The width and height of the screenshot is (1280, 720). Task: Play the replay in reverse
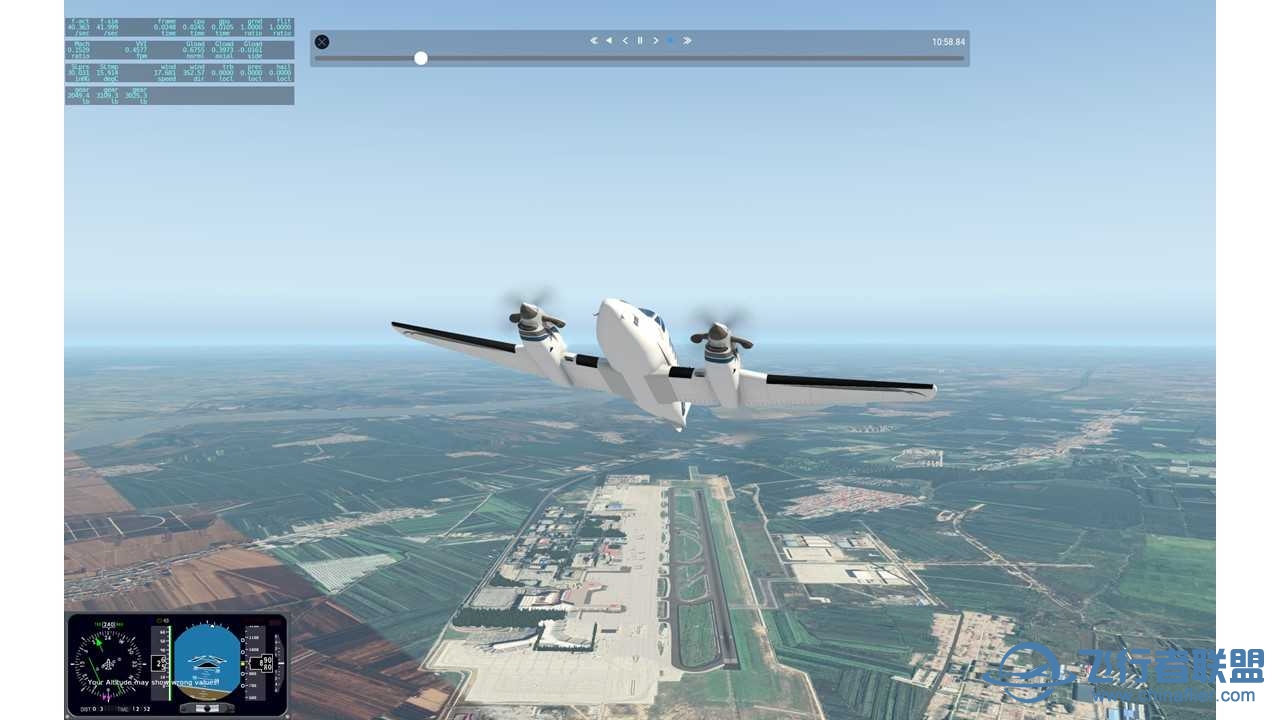coord(609,41)
